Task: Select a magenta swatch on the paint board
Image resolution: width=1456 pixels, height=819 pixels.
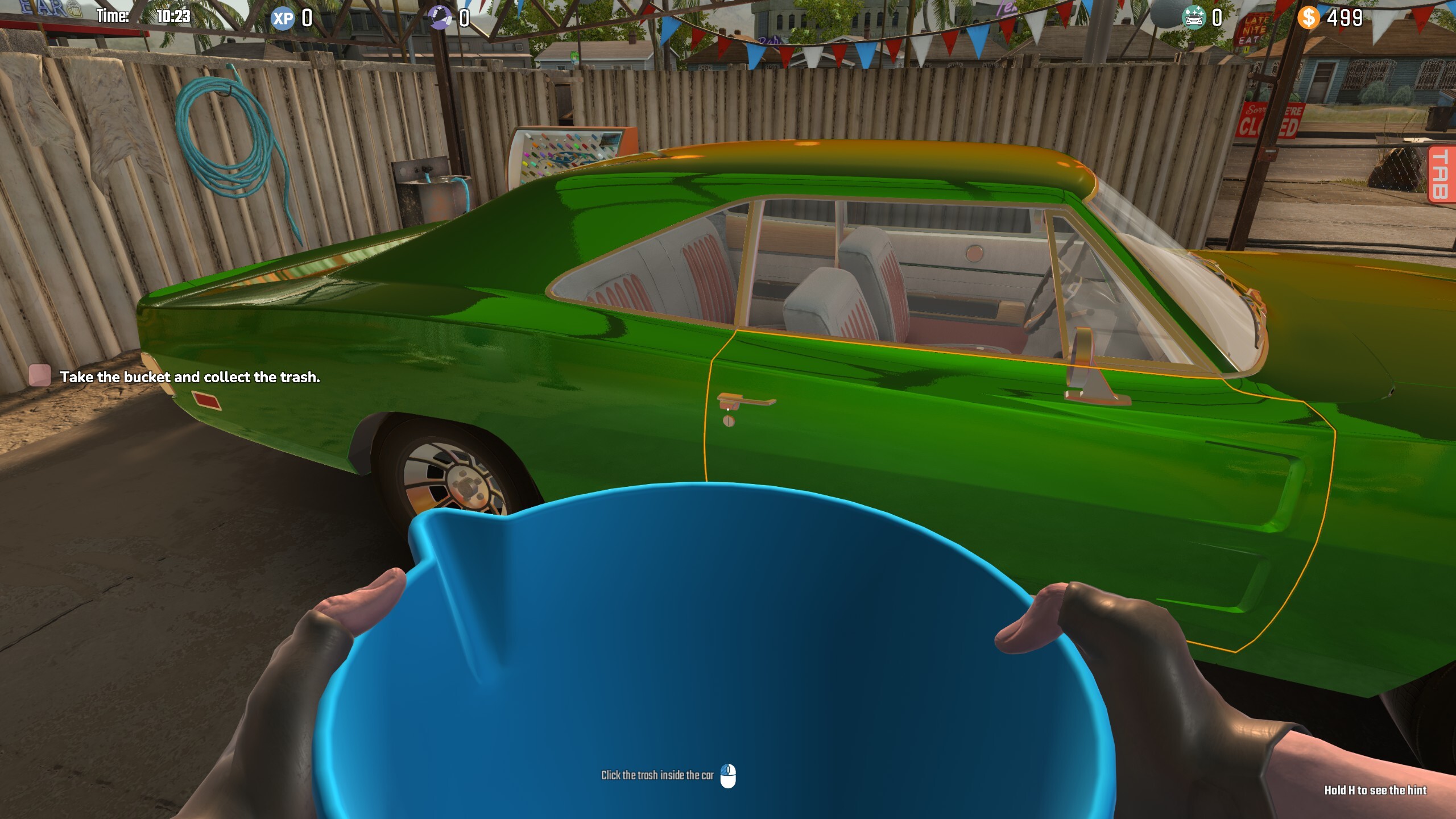Action: coord(527,155)
